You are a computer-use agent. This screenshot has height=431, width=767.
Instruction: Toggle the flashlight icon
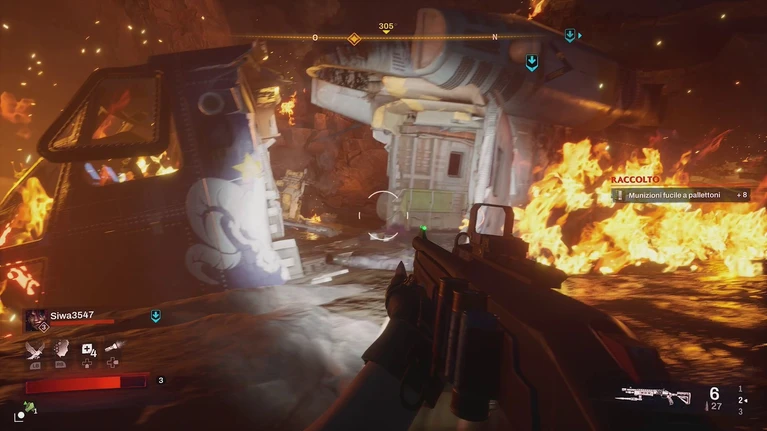tap(115, 348)
